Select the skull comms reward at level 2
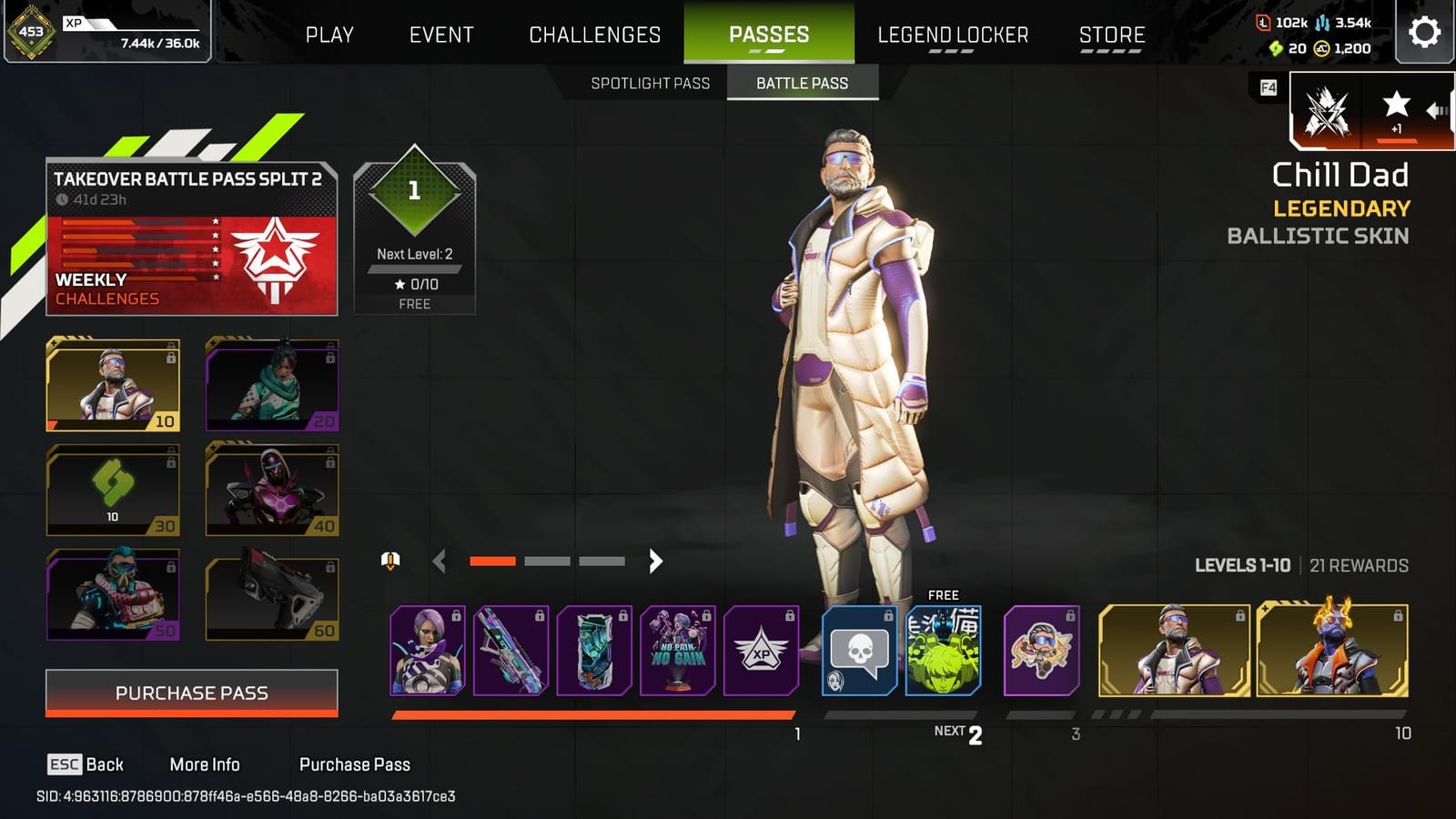The height and width of the screenshot is (819, 1456). tap(858, 652)
